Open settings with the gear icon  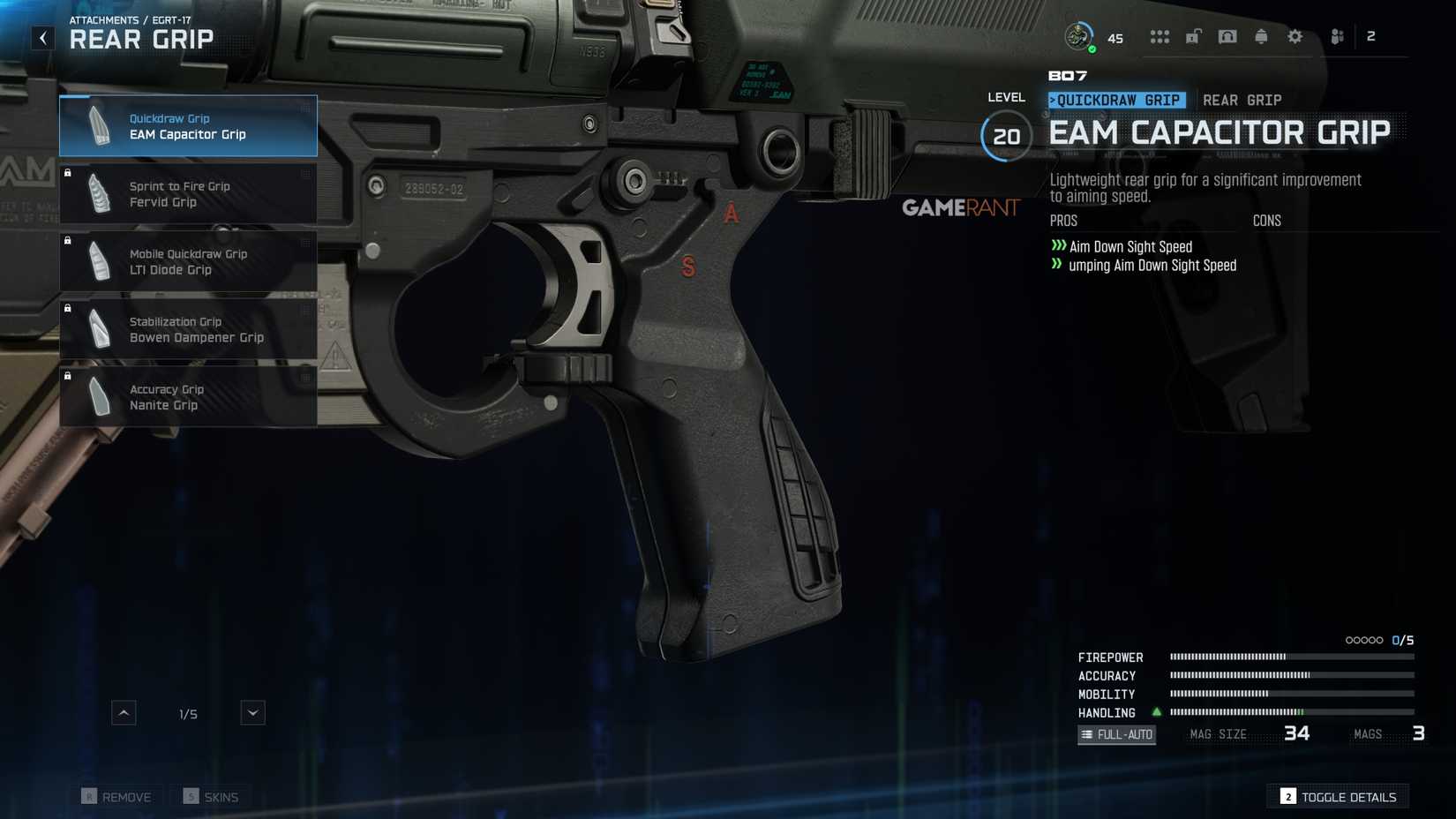pos(1295,36)
